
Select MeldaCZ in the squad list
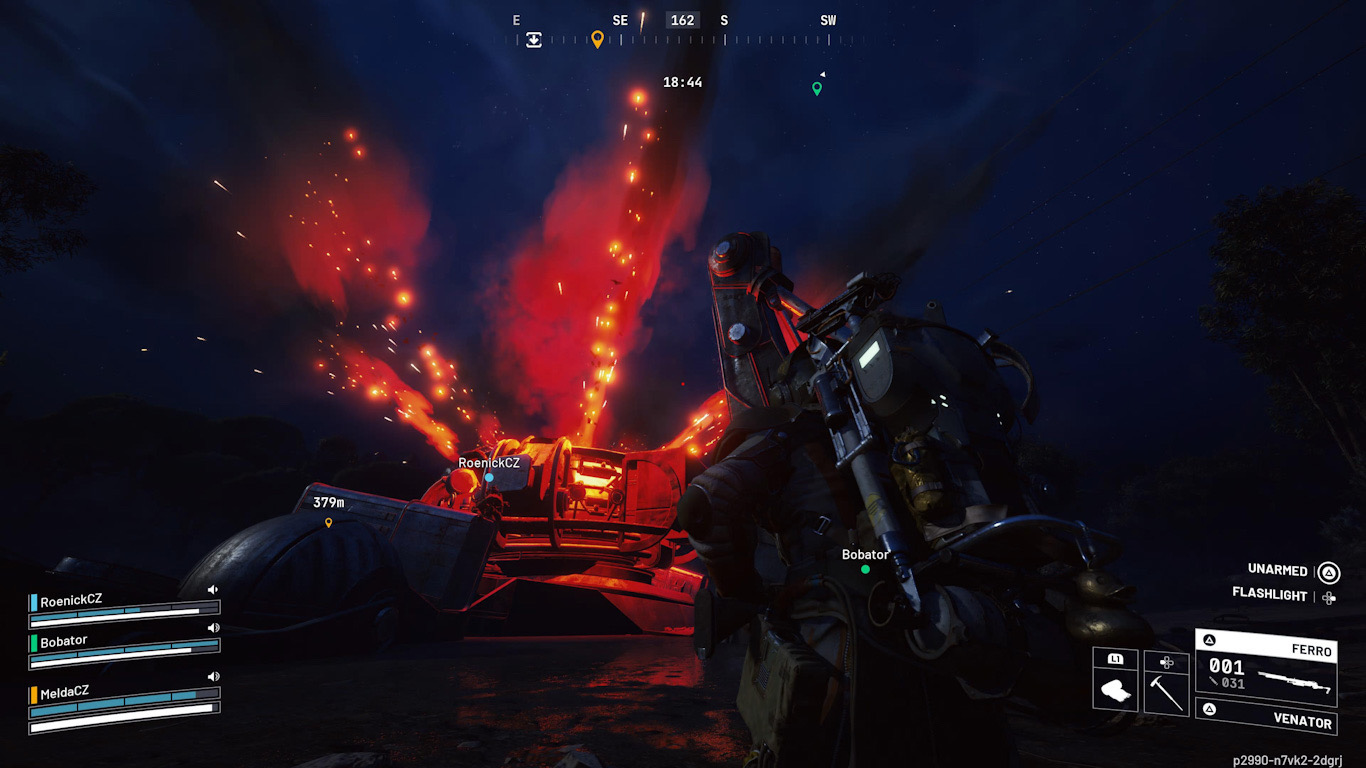65,692
